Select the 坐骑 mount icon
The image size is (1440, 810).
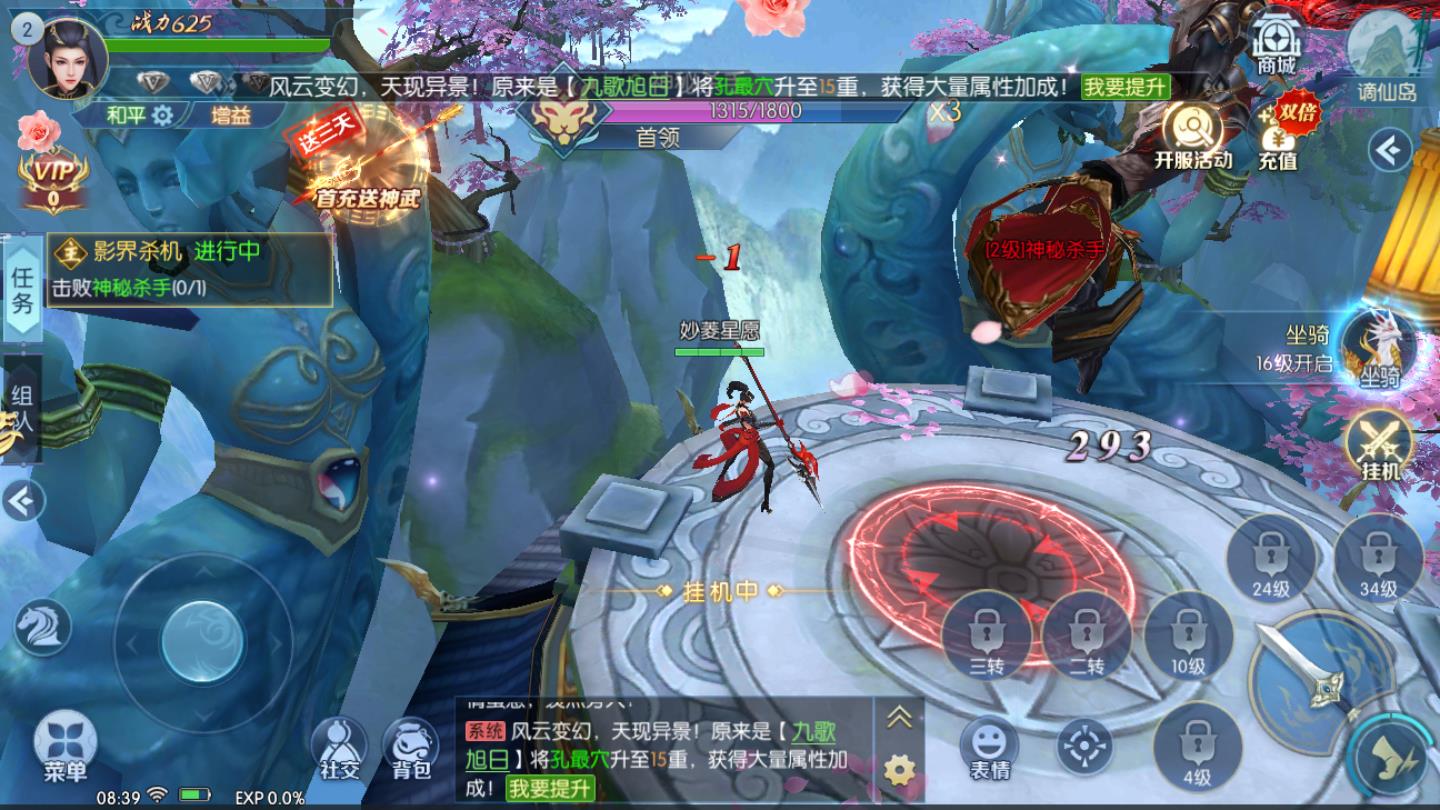(1380, 347)
